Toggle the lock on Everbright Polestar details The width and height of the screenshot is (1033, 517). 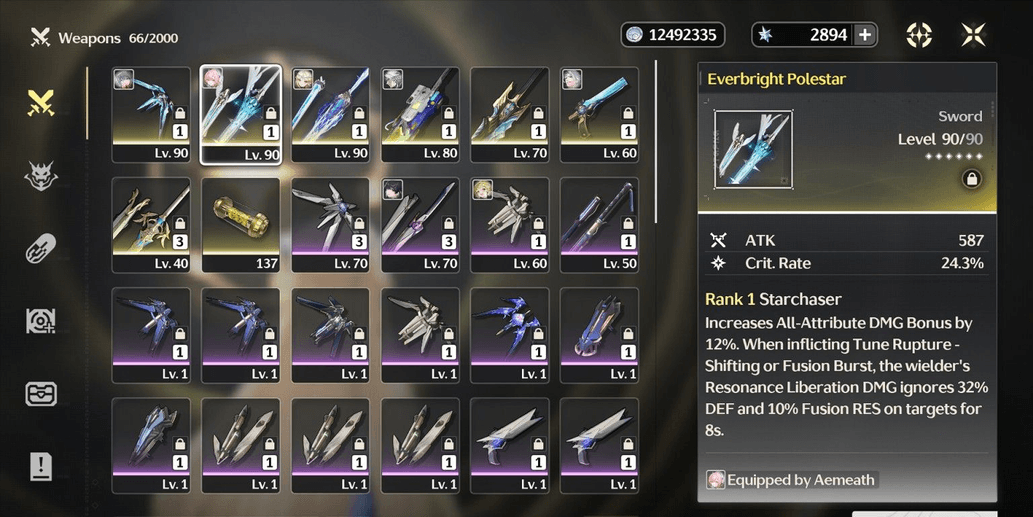969,179
